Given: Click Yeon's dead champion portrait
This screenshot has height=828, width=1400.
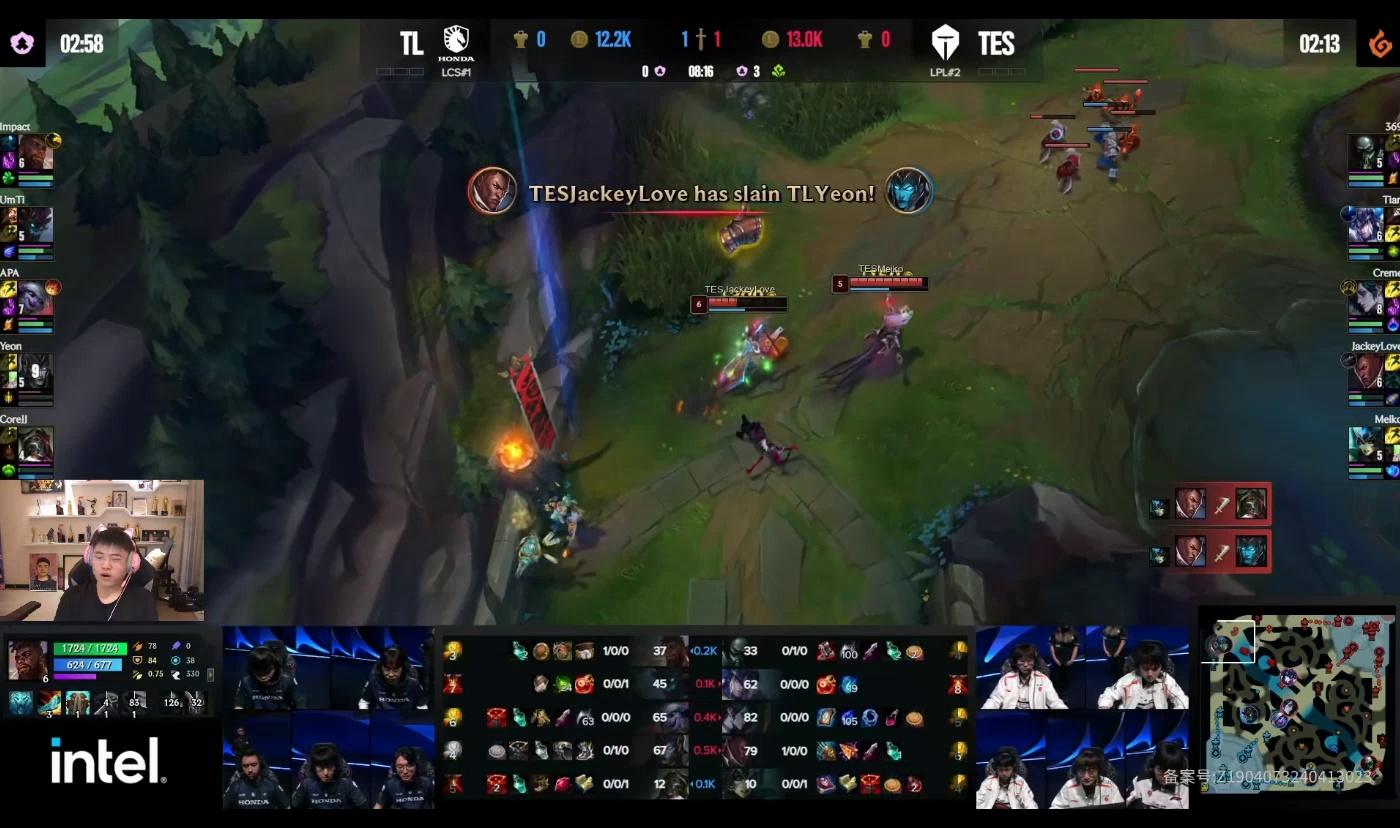Looking at the screenshot, I should (x=35, y=372).
